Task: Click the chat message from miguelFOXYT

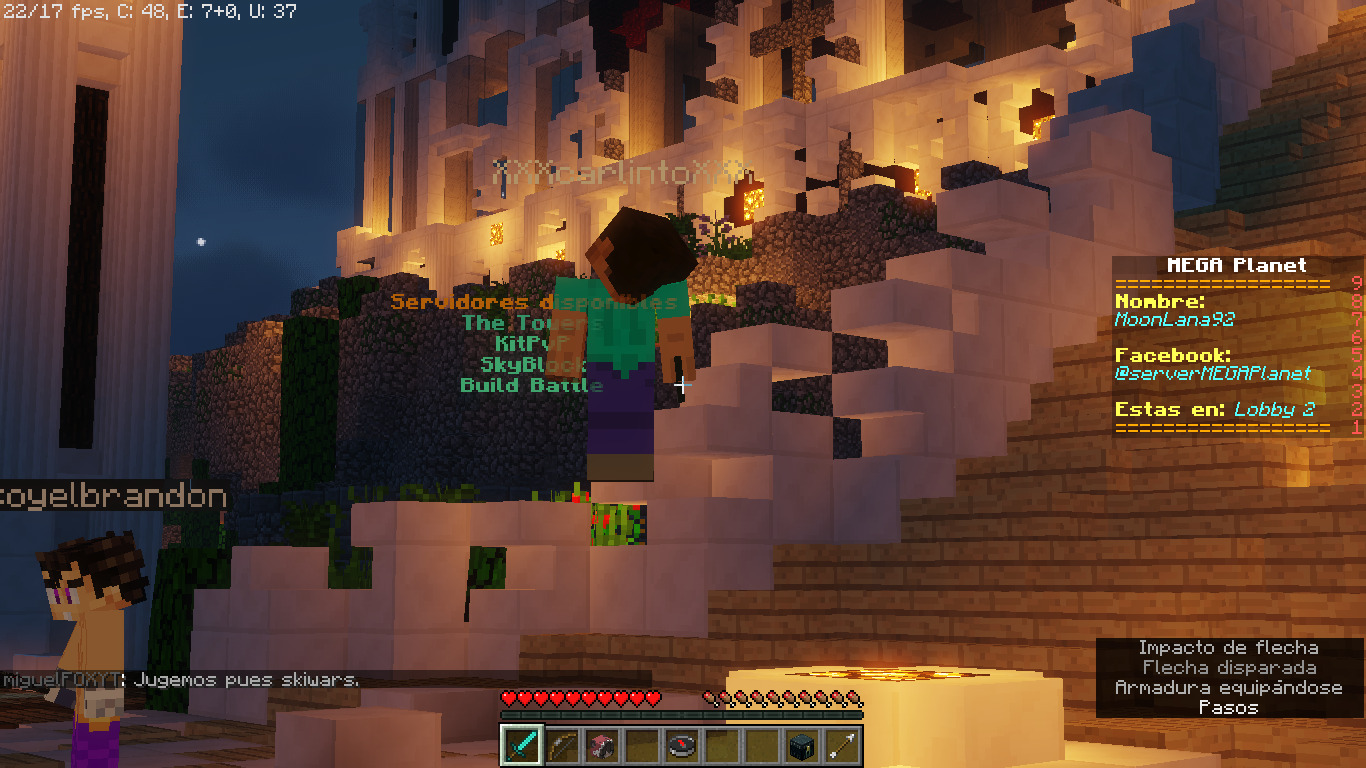Action: (181, 680)
